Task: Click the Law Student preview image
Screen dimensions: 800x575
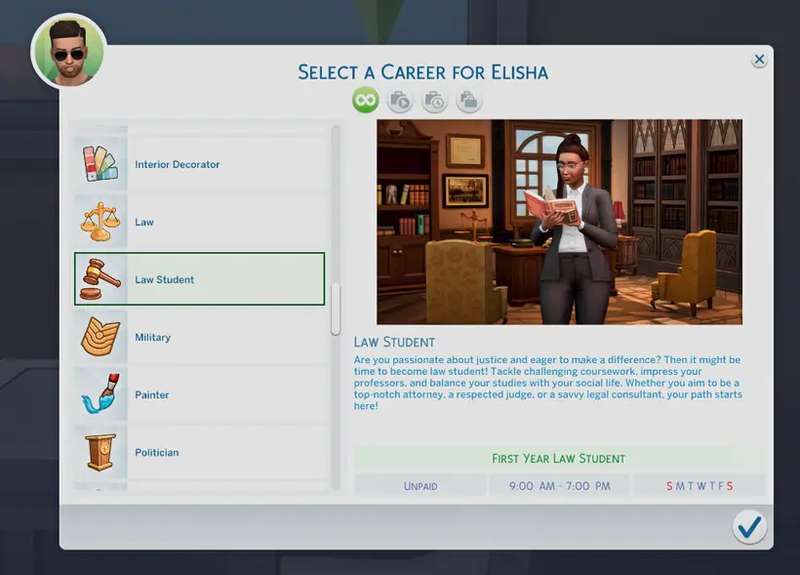Action: click(559, 222)
